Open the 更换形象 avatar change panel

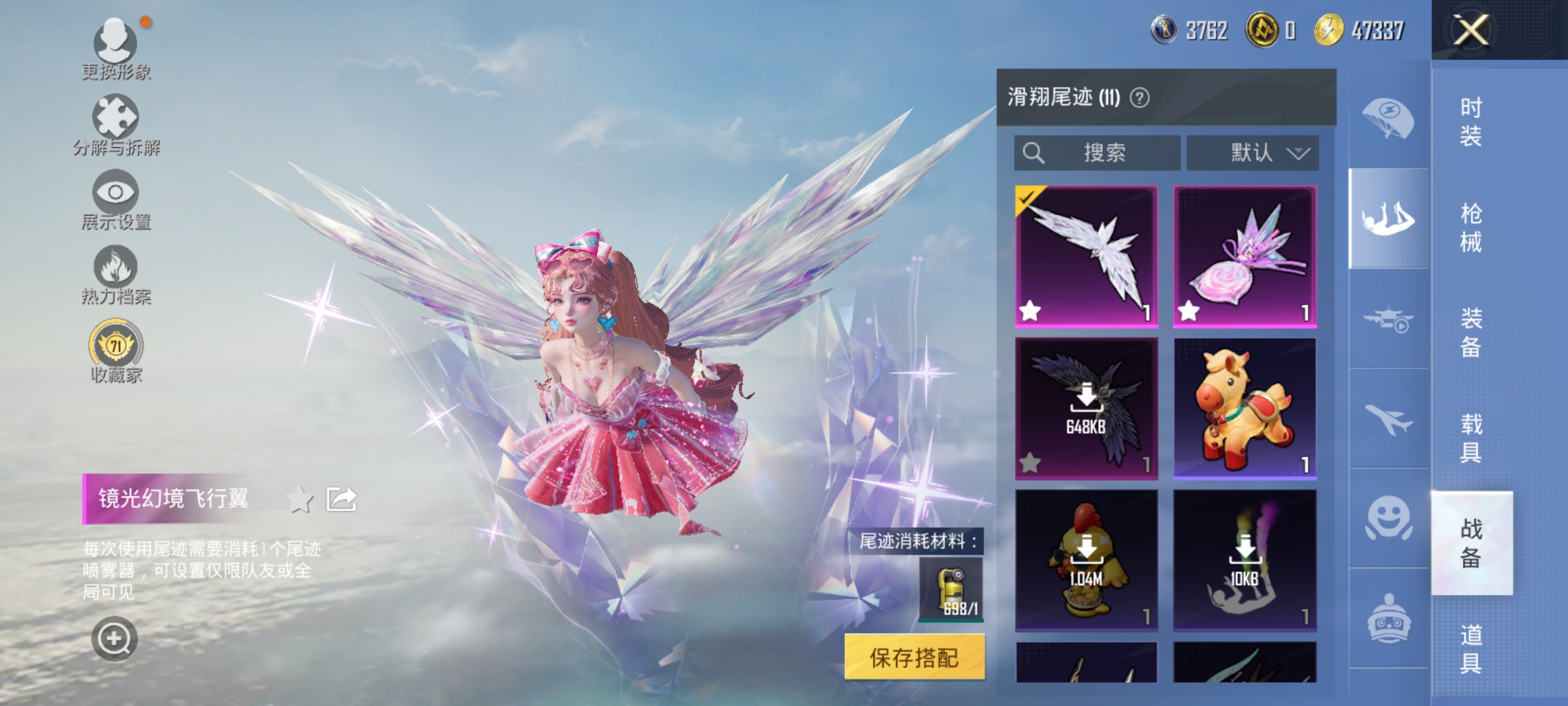(116, 49)
